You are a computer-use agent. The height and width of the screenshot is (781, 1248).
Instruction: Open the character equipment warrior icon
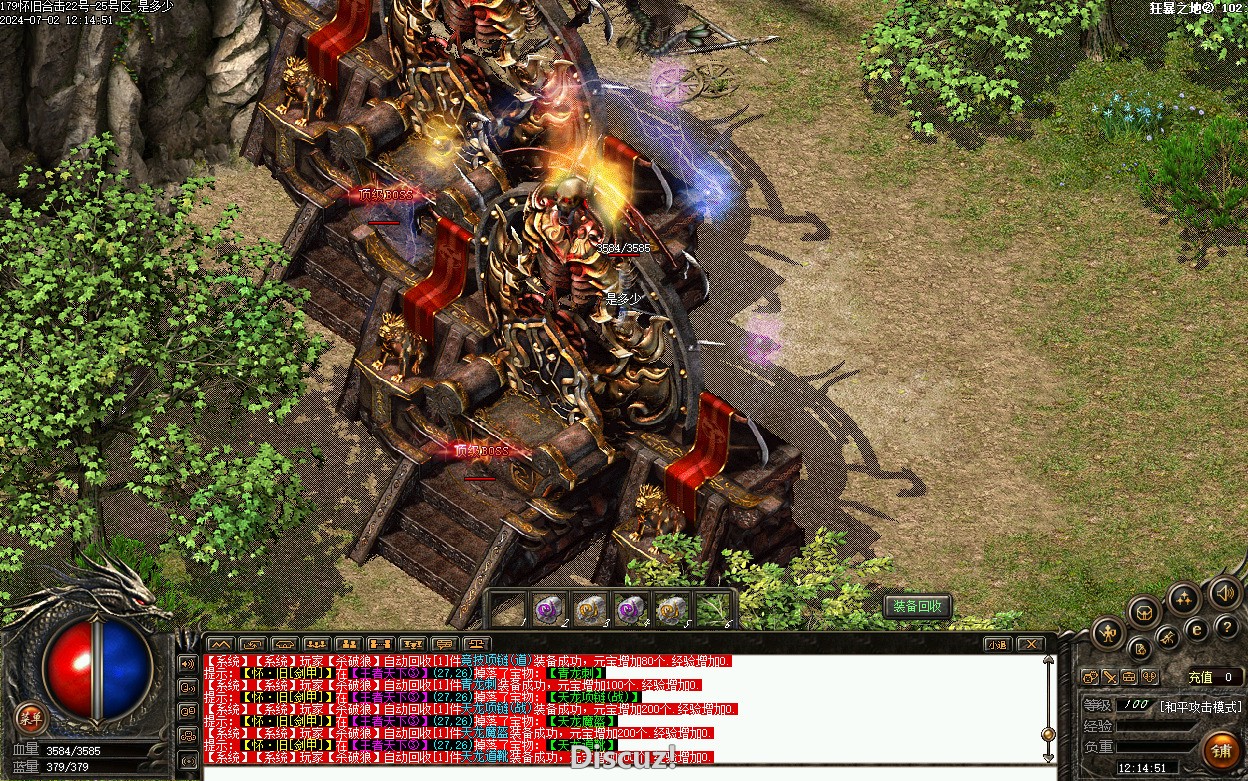pos(1108,632)
